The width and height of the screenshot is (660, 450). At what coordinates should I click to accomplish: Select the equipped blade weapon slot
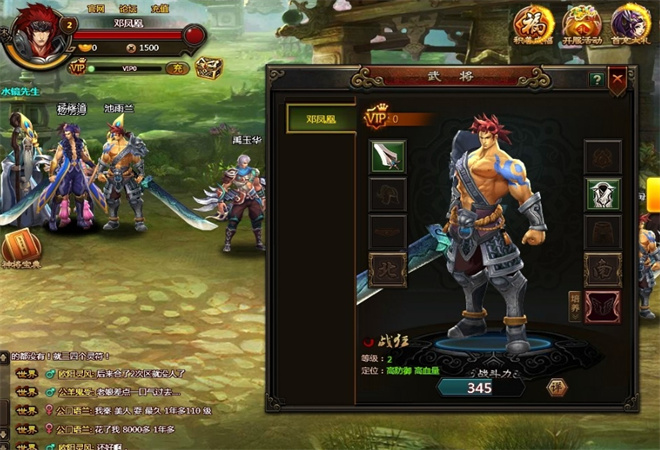[388, 156]
